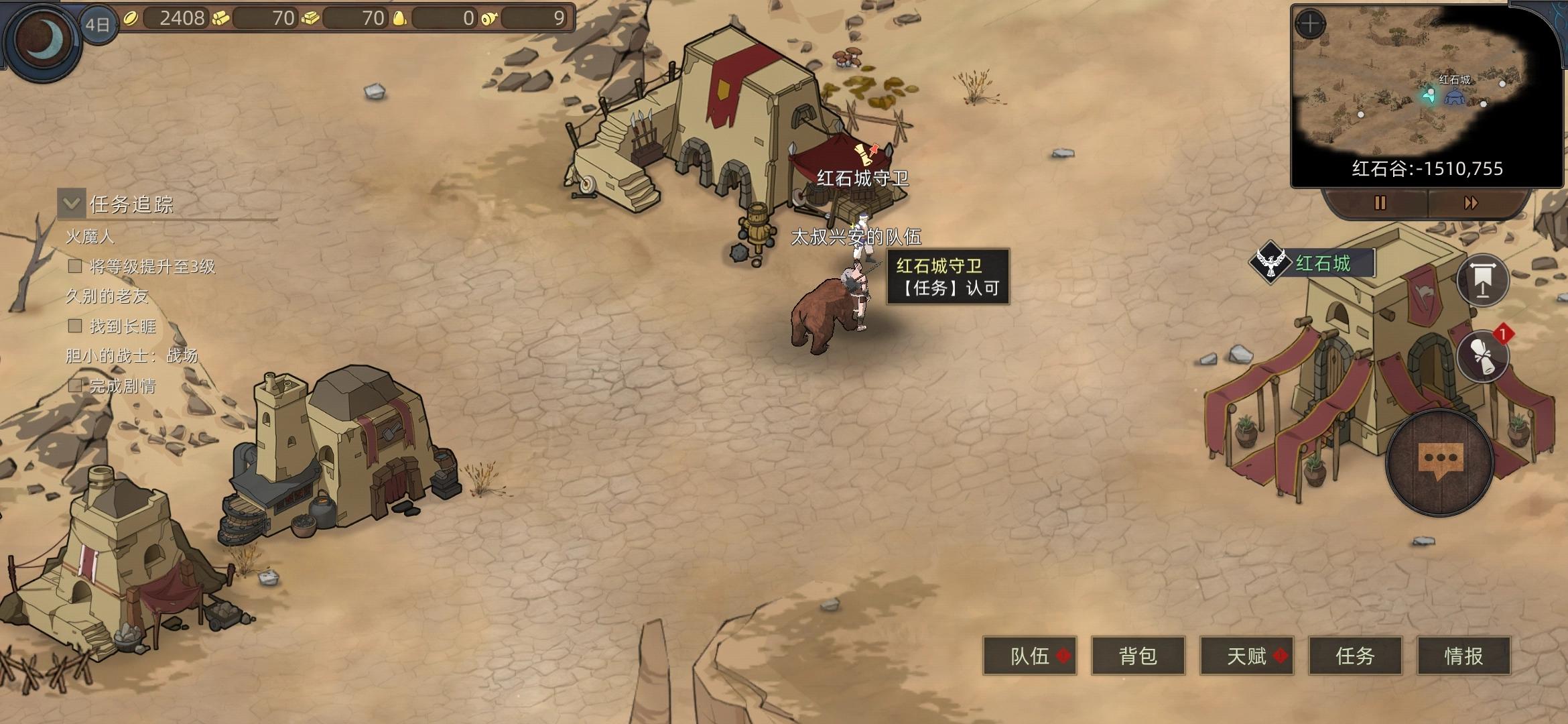Collapse the 任务追踪 quest tracker
This screenshot has width=1568, height=724.
click(x=72, y=203)
